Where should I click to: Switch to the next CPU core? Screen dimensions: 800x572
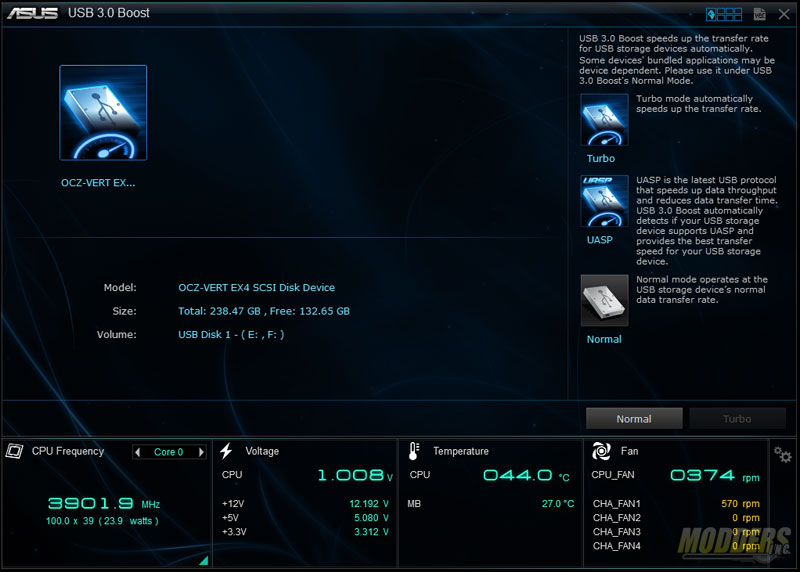point(201,452)
